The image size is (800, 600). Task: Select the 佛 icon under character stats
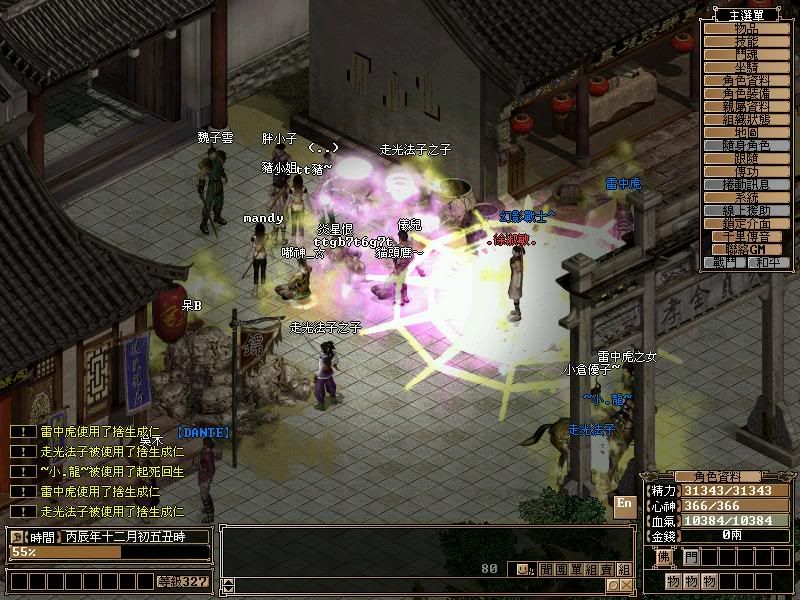click(663, 557)
